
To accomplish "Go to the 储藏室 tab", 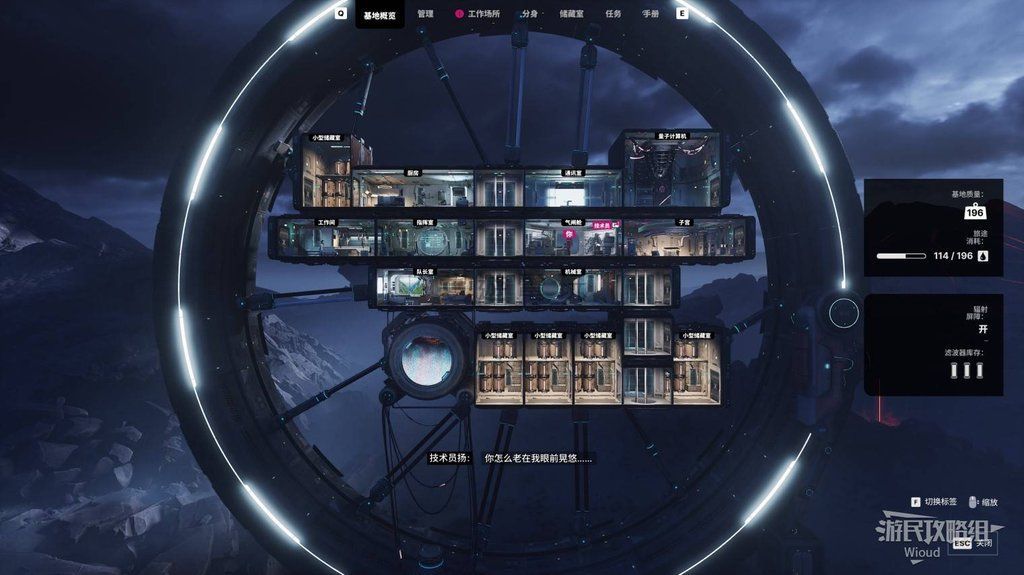I will click(x=572, y=14).
